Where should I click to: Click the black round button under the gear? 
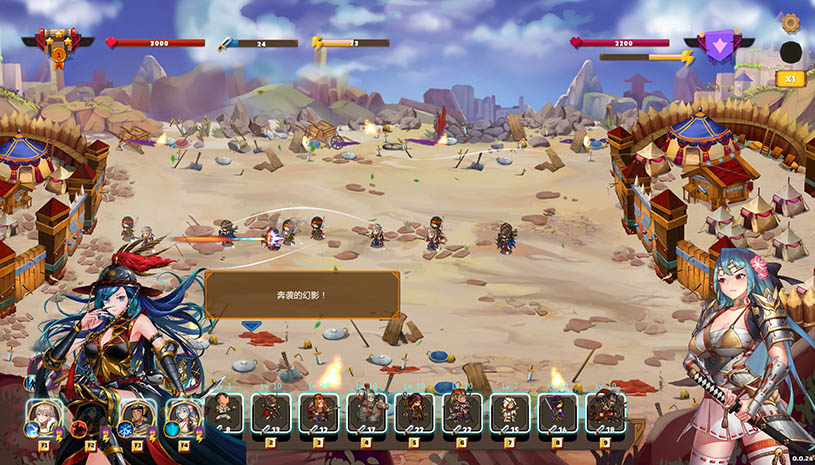[790, 52]
